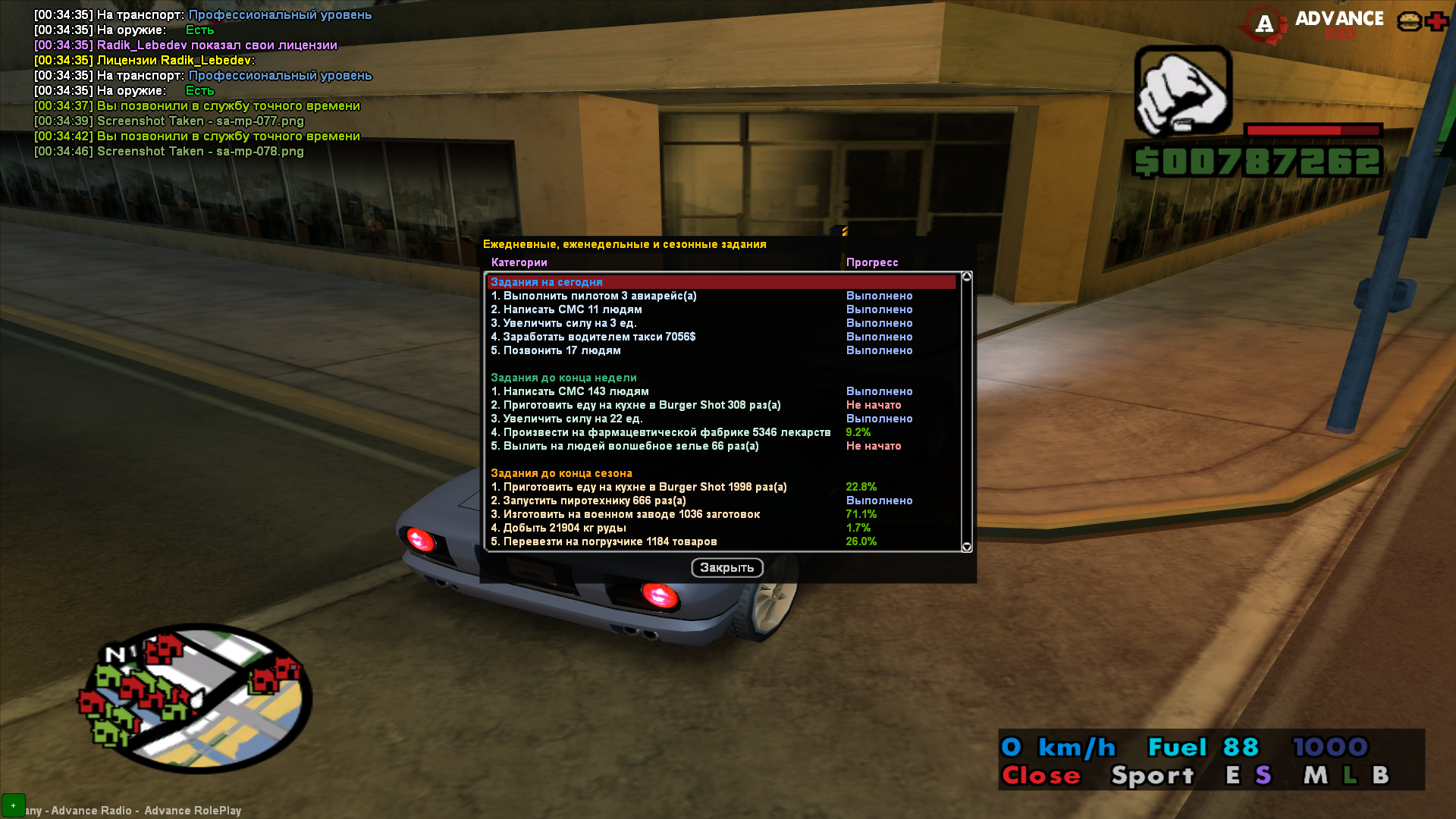
Task: Click the radar minimap
Action: 195,698
